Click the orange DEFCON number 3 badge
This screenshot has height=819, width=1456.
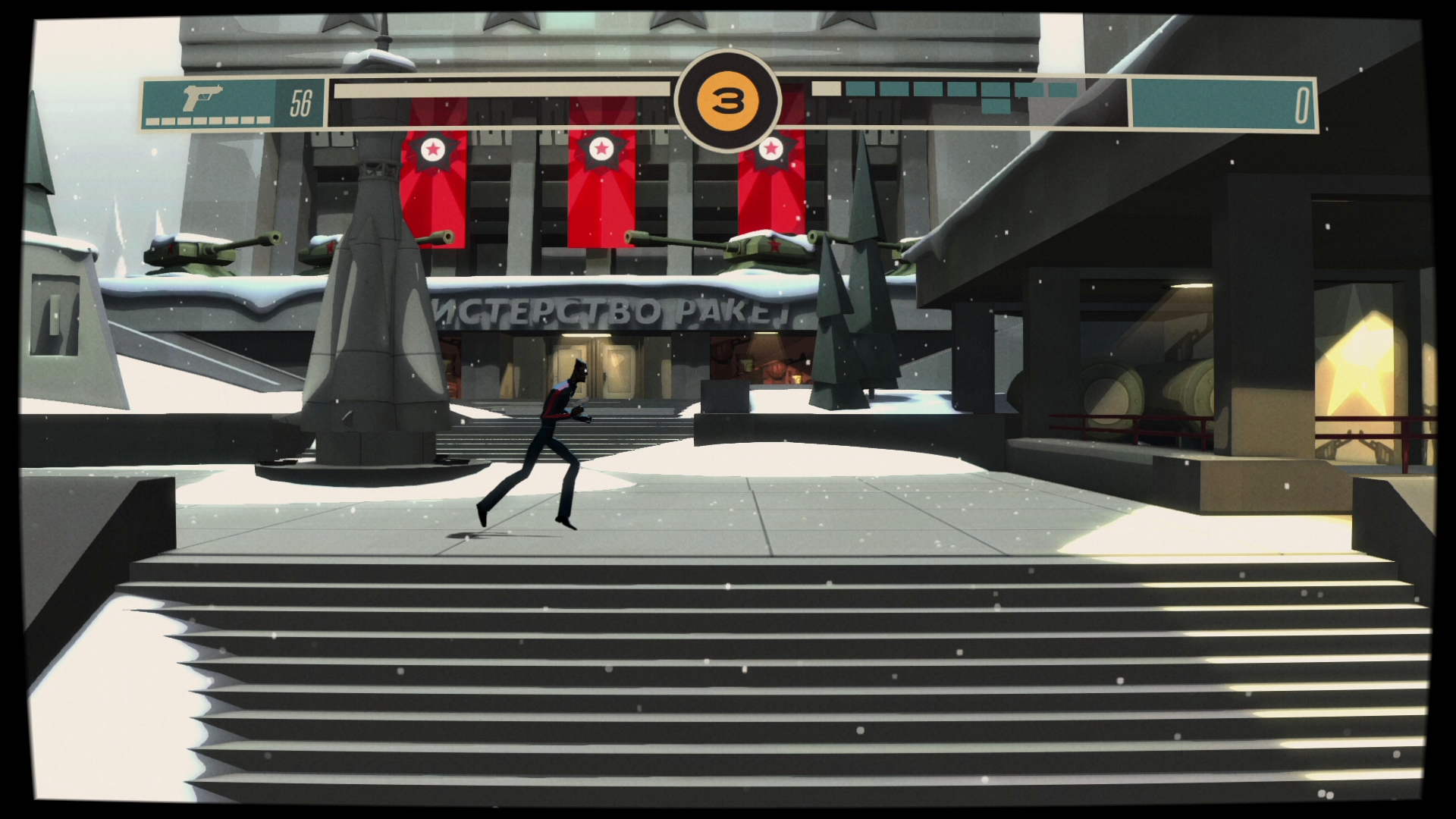pos(729,99)
